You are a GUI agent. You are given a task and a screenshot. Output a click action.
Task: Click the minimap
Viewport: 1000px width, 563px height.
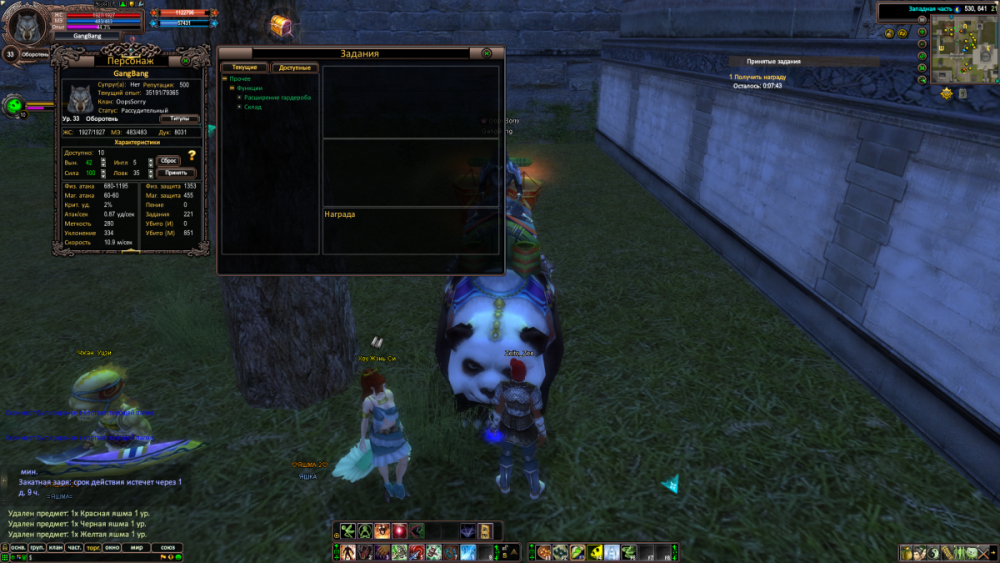[958, 50]
